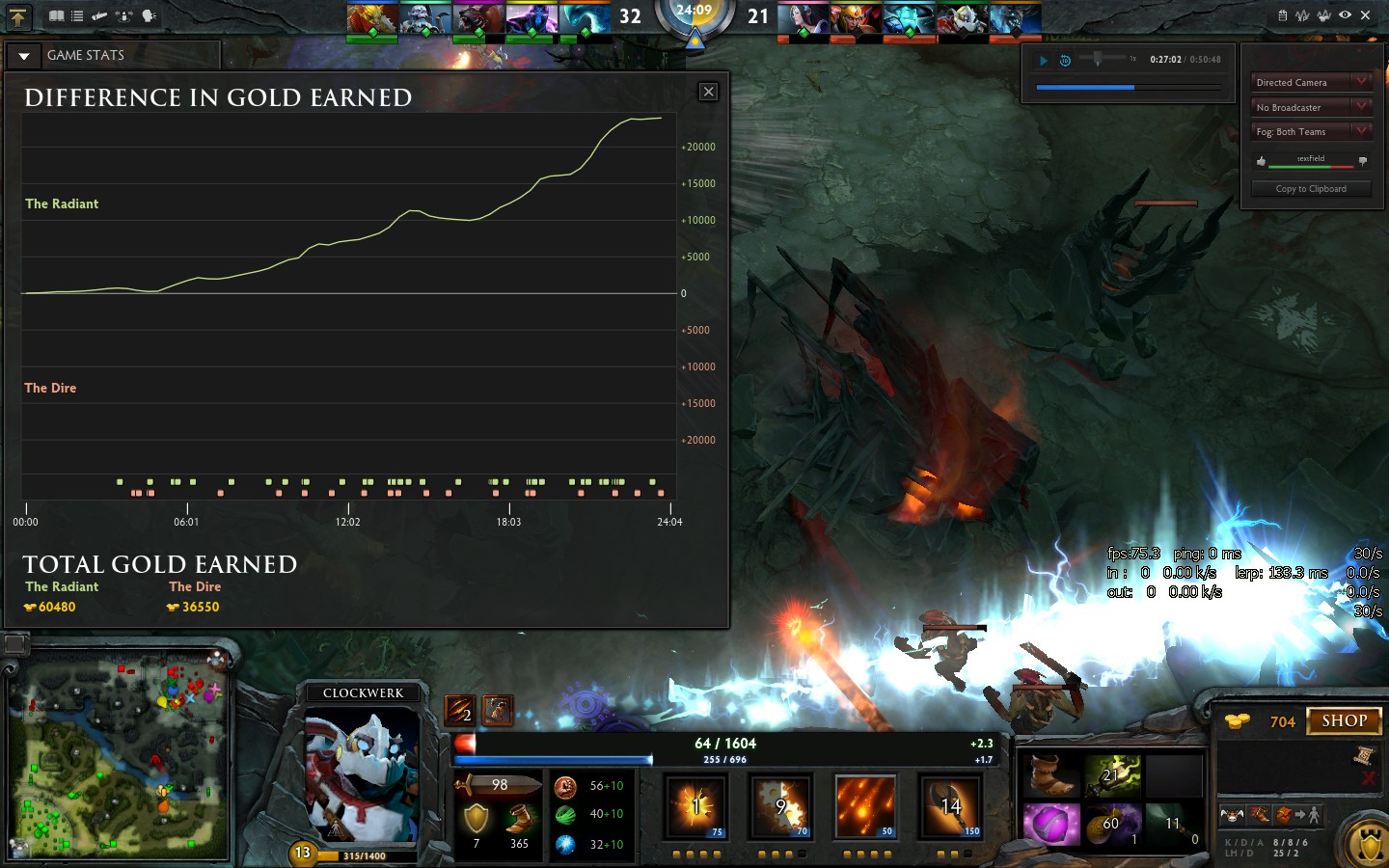Use the boots item slot
The width and height of the screenshot is (1389, 868).
pyautogui.click(x=1049, y=774)
